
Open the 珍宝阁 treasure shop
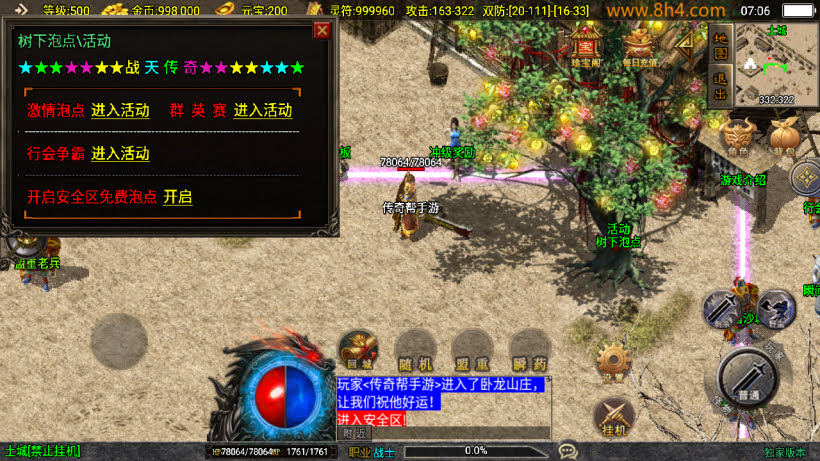click(586, 44)
